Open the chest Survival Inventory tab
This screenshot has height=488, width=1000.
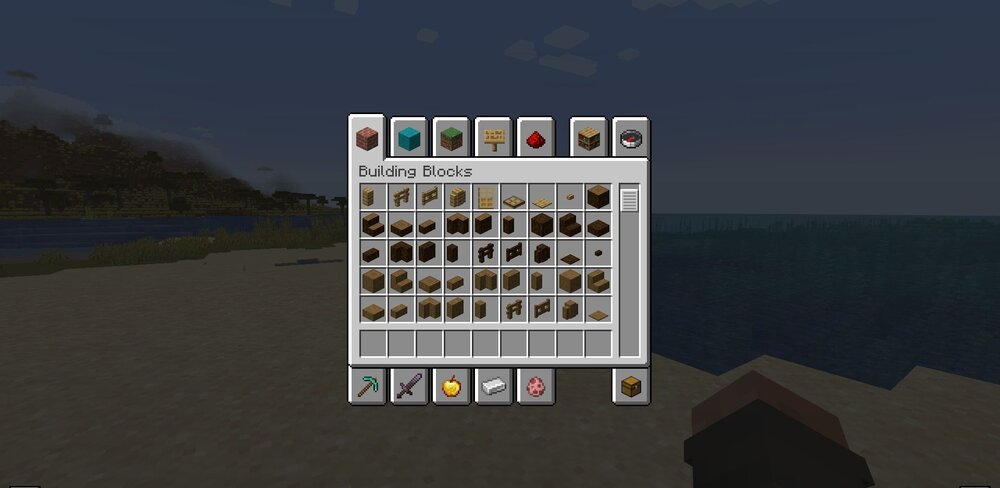(631, 386)
